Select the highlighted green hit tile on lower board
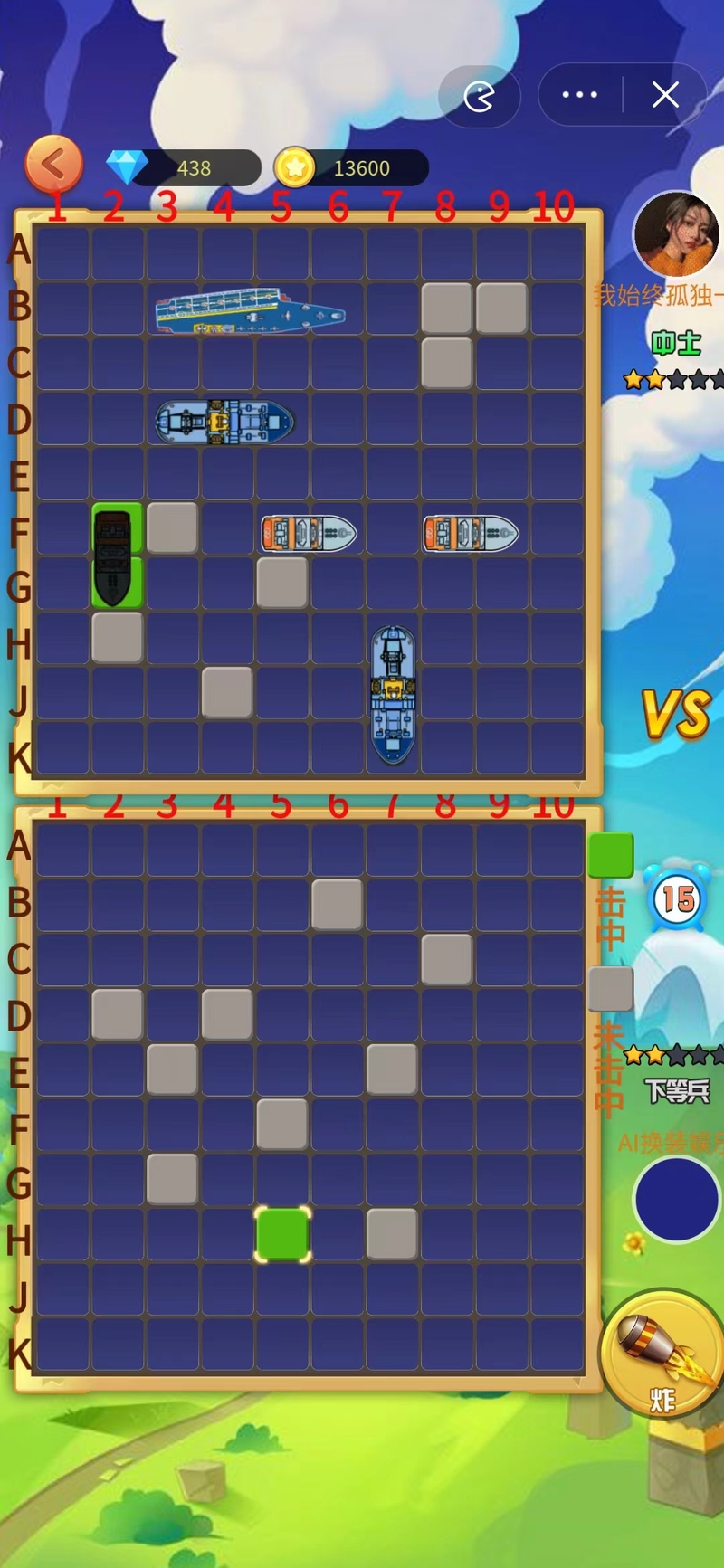 (x=282, y=1234)
